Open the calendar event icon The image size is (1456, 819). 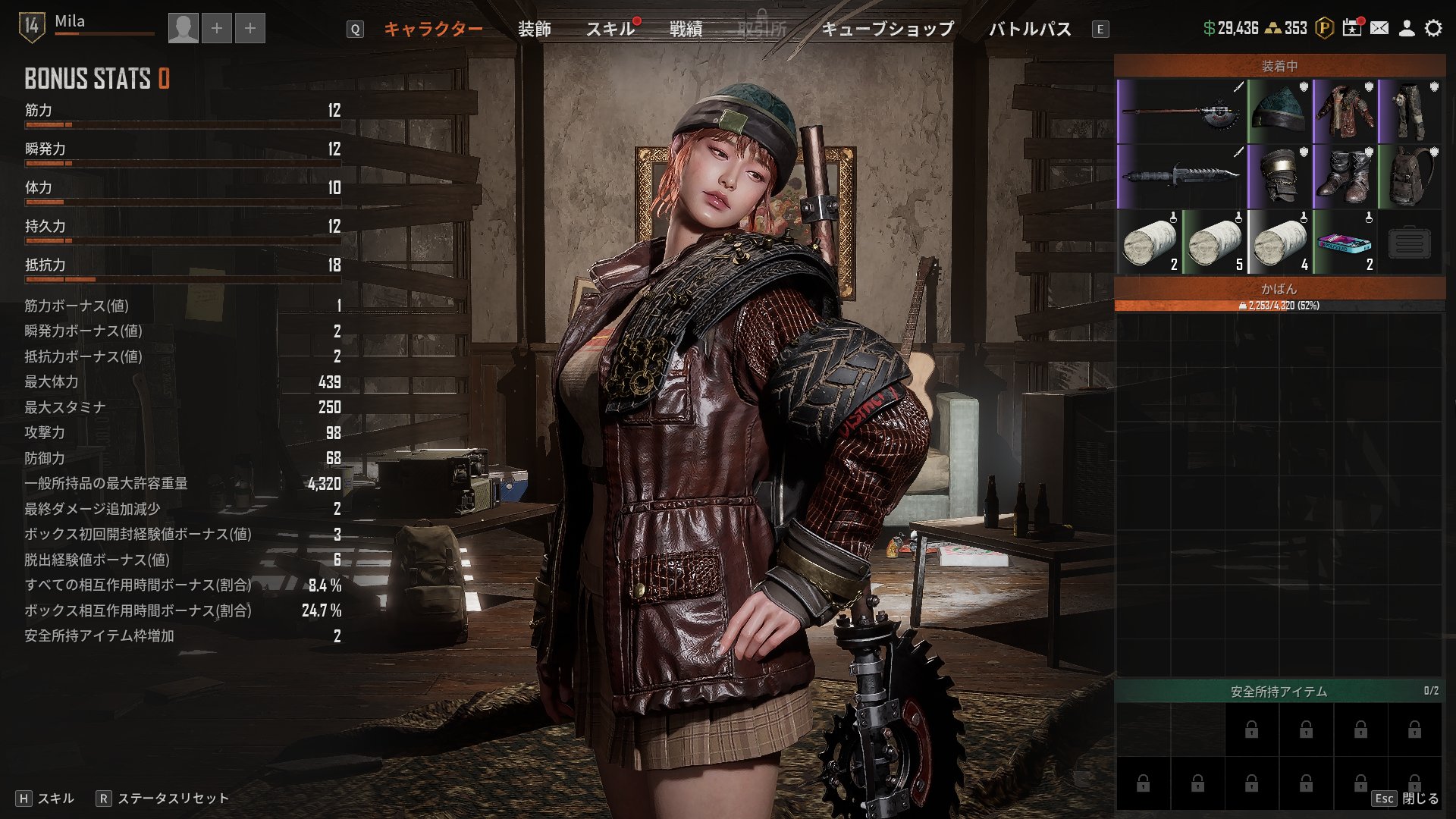1351,28
